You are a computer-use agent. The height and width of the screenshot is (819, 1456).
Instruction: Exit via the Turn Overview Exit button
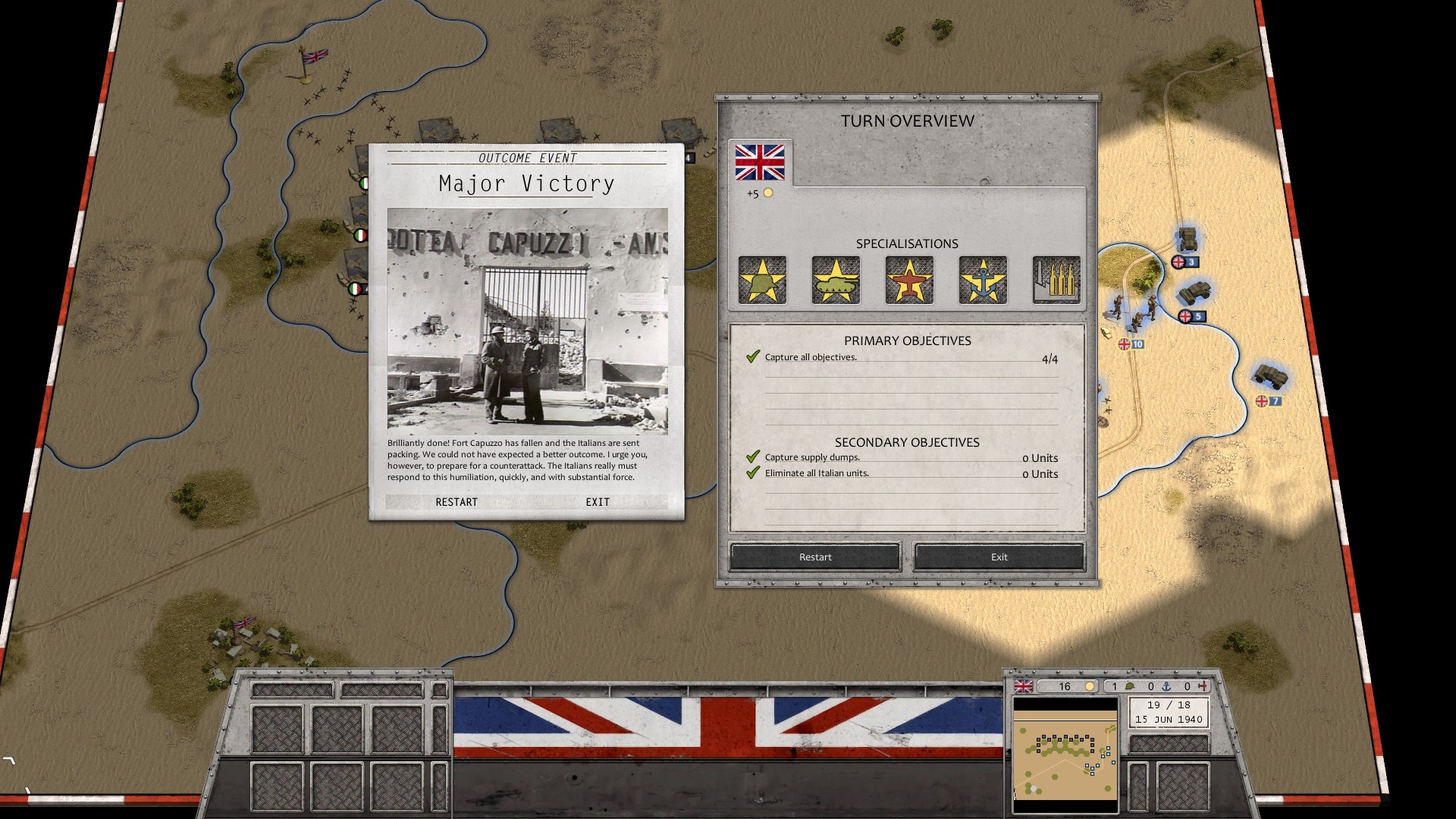999,557
